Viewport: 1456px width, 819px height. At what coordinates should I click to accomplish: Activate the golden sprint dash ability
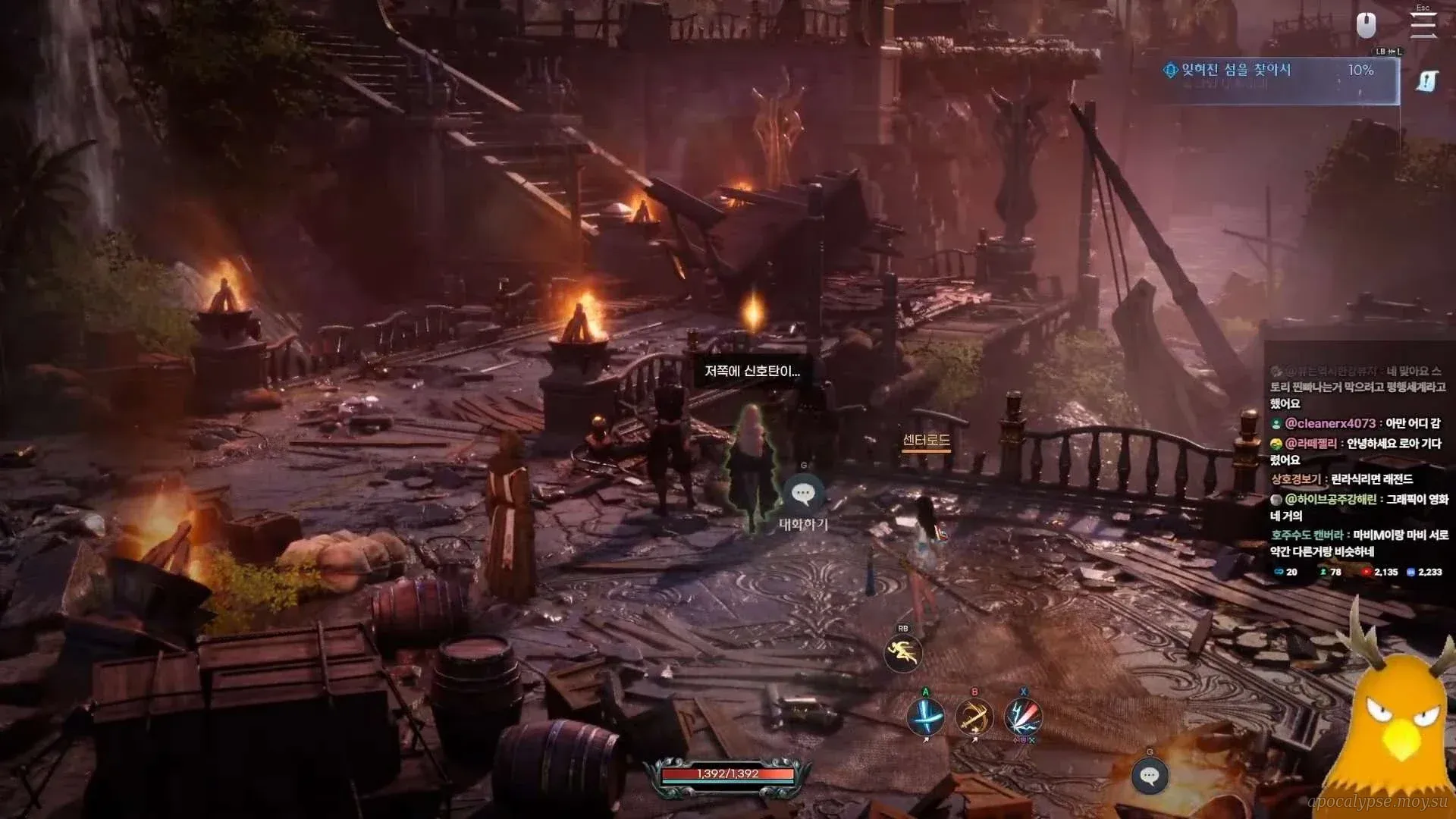[x=902, y=654]
